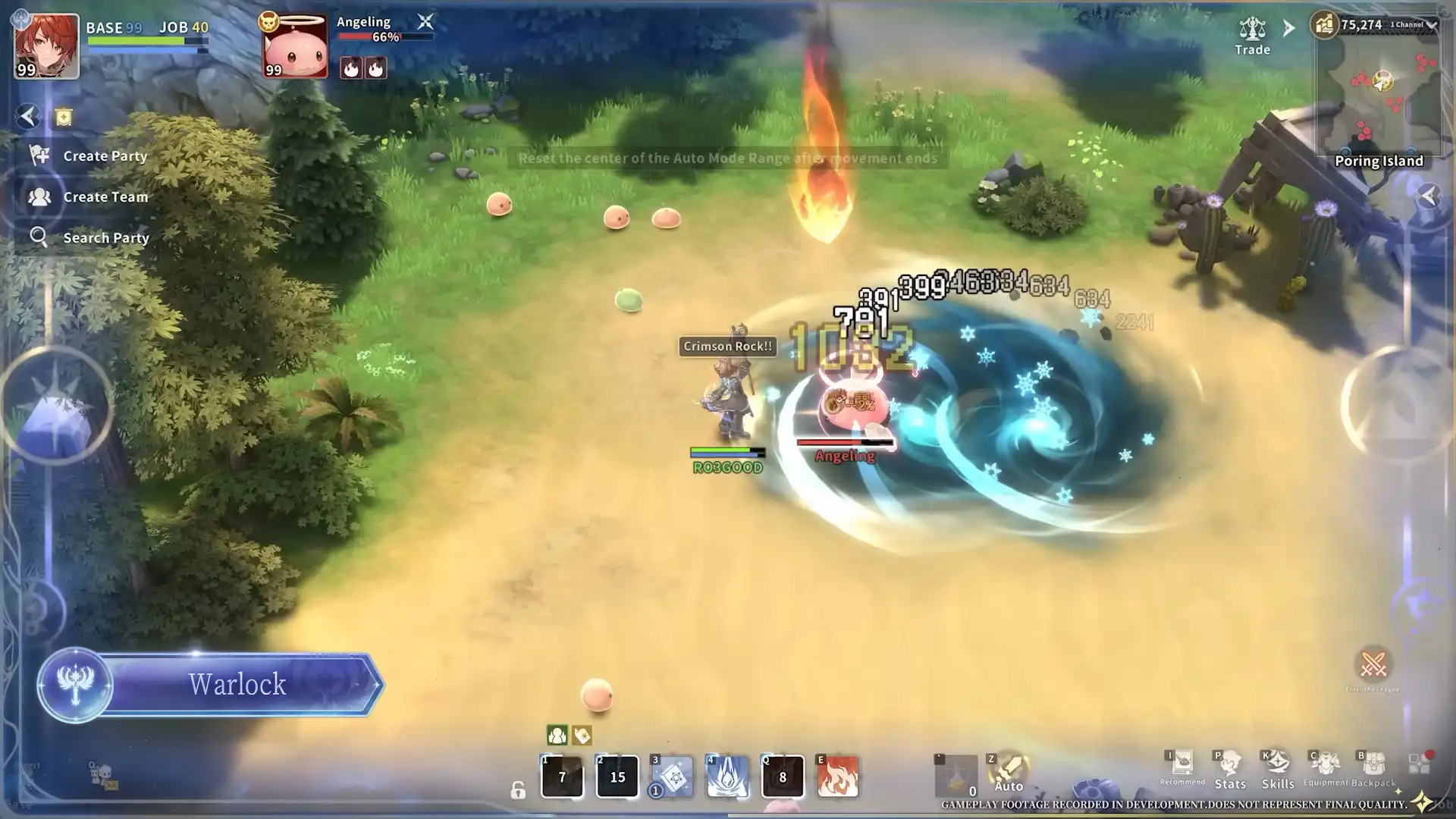Open the badge icon above Create Party
This screenshot has width=1456, height=819.
[x=64, y=116]
